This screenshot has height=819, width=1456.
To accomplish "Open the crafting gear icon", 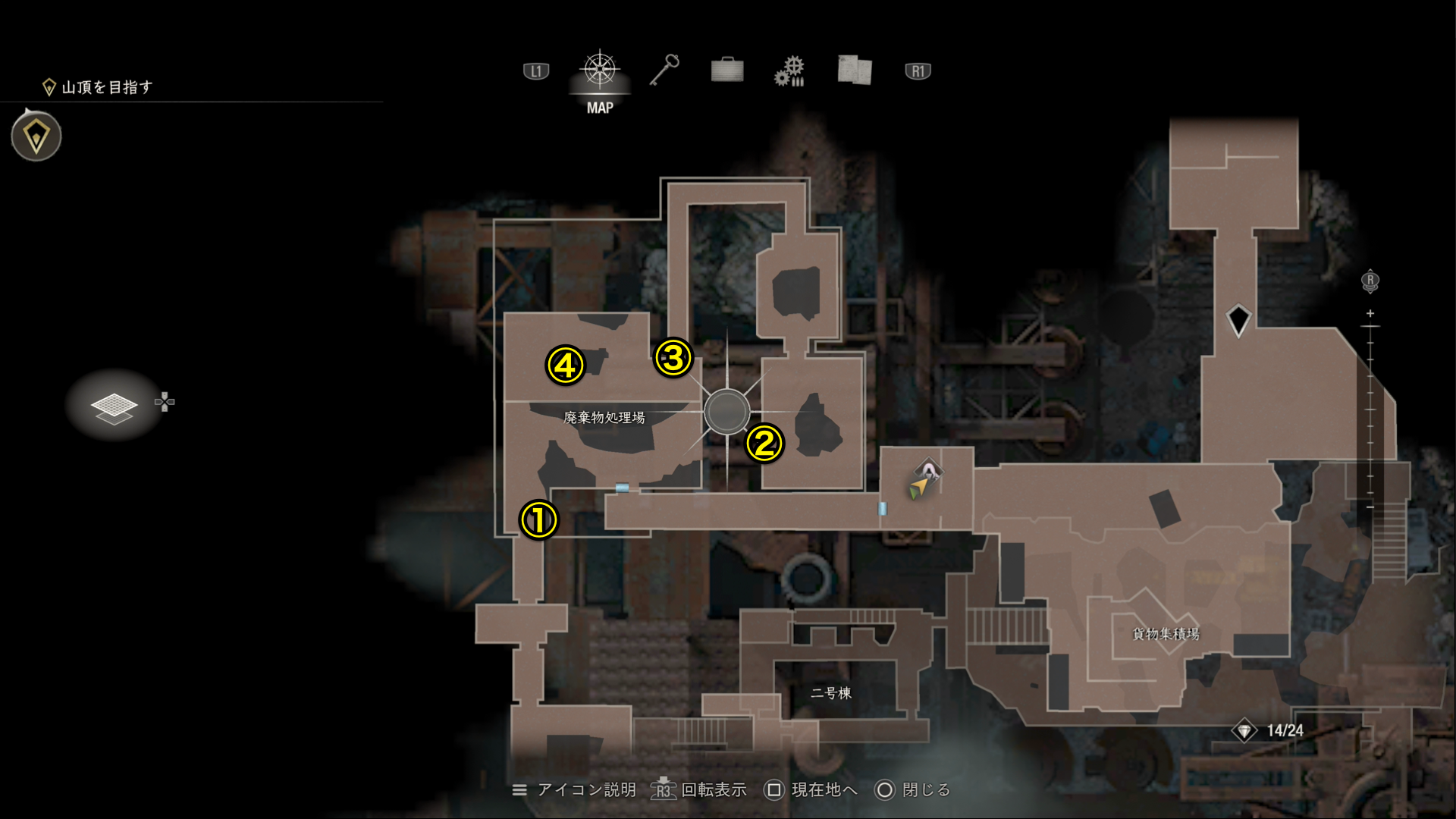I will tap(789, 71).
